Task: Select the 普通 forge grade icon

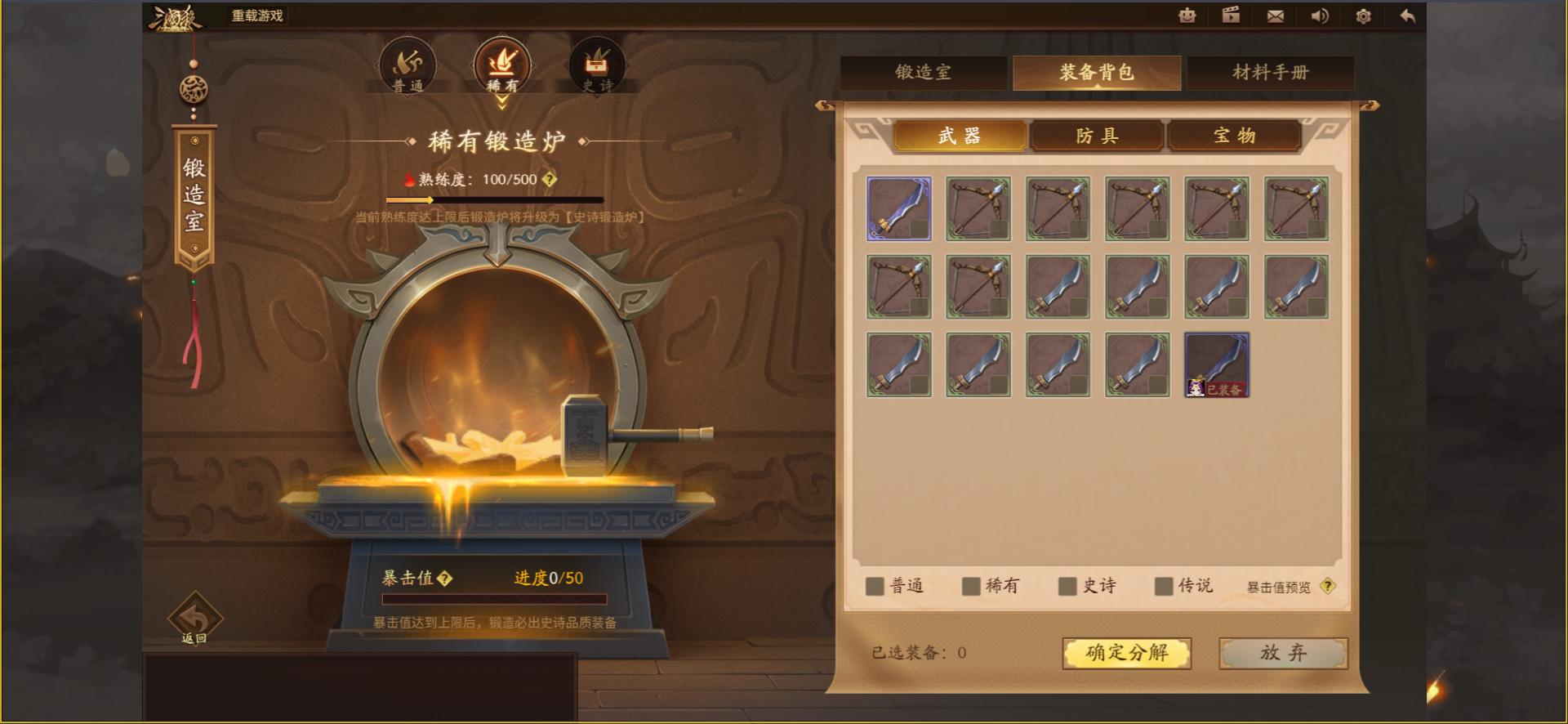Action: (408, 64)
